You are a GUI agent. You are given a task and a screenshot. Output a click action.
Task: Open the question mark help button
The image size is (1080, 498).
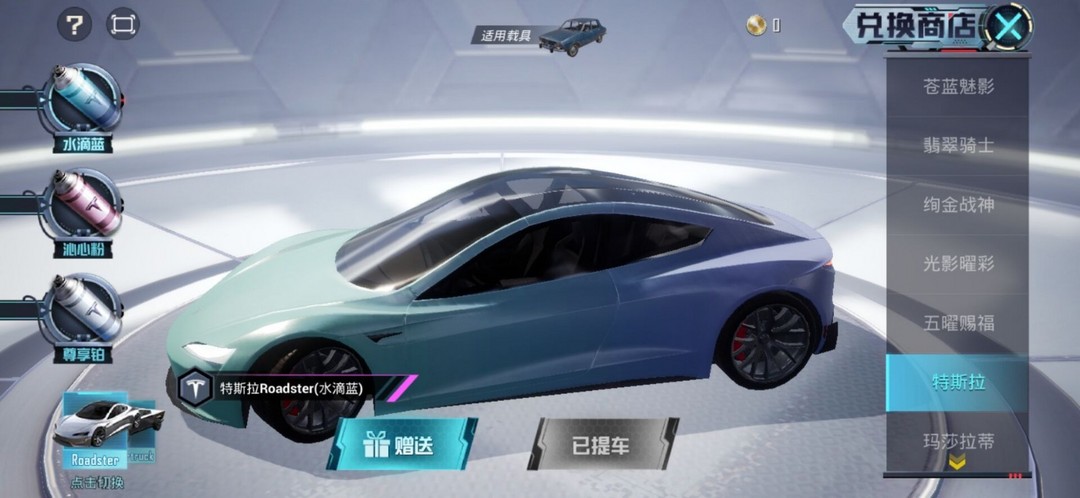coord(74,24)
